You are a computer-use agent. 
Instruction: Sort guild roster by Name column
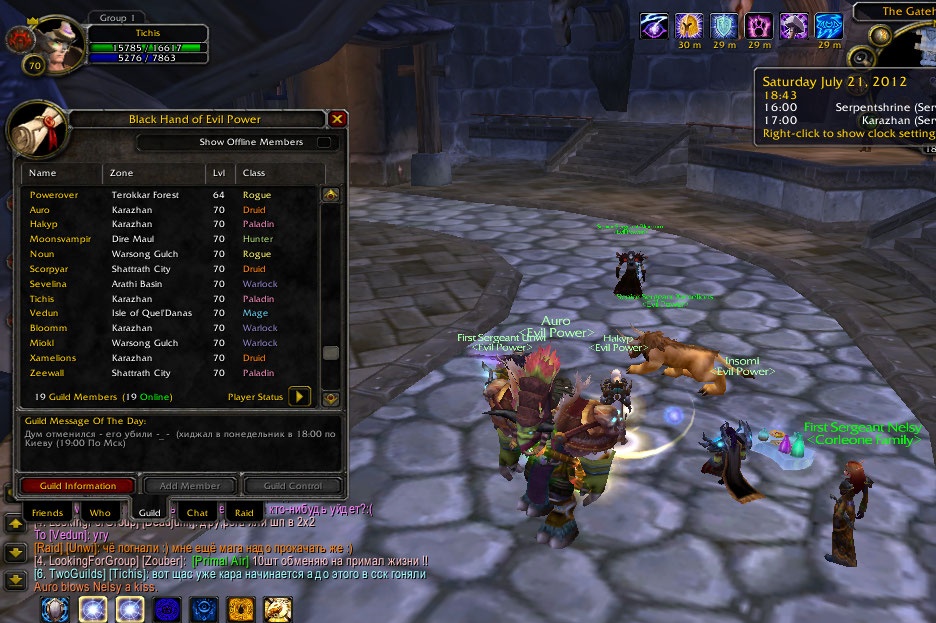[62, 173]
